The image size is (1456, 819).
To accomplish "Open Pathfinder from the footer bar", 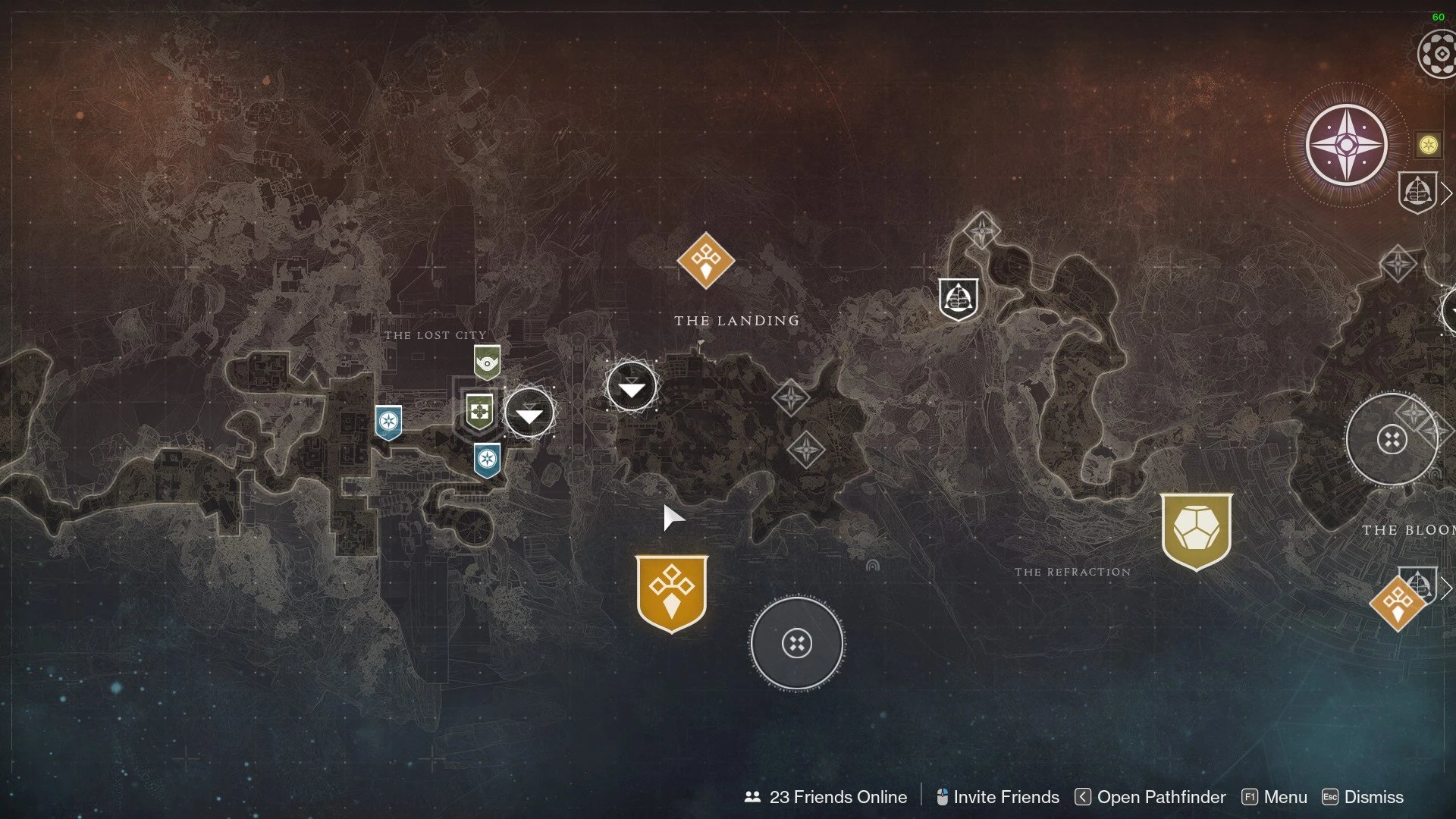I will [x=1150, y=797].
